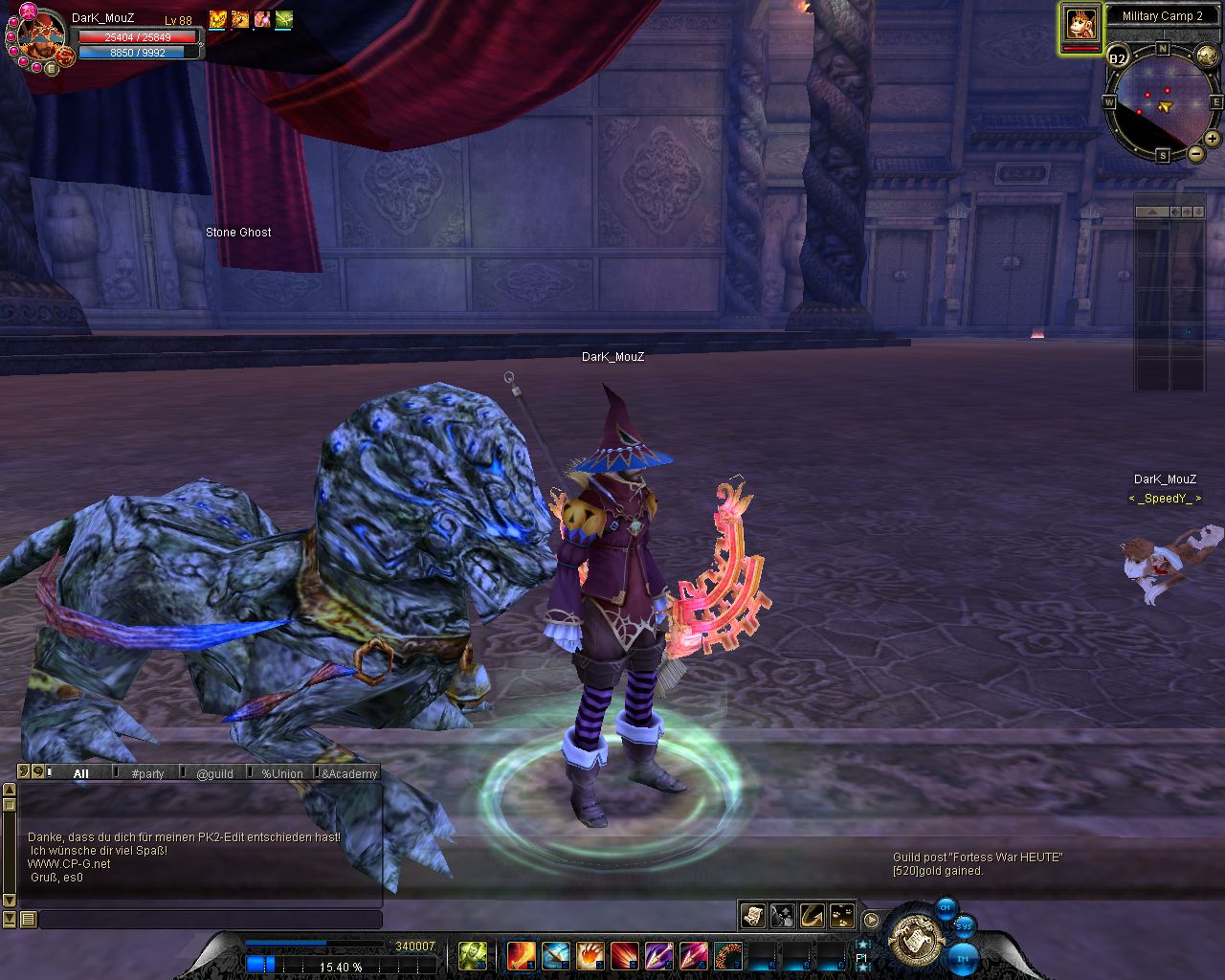Viewport: 1225px width, 980px height.
Task: Click the chat message input field
Action: pyautogui.click(x=211, y=920)
